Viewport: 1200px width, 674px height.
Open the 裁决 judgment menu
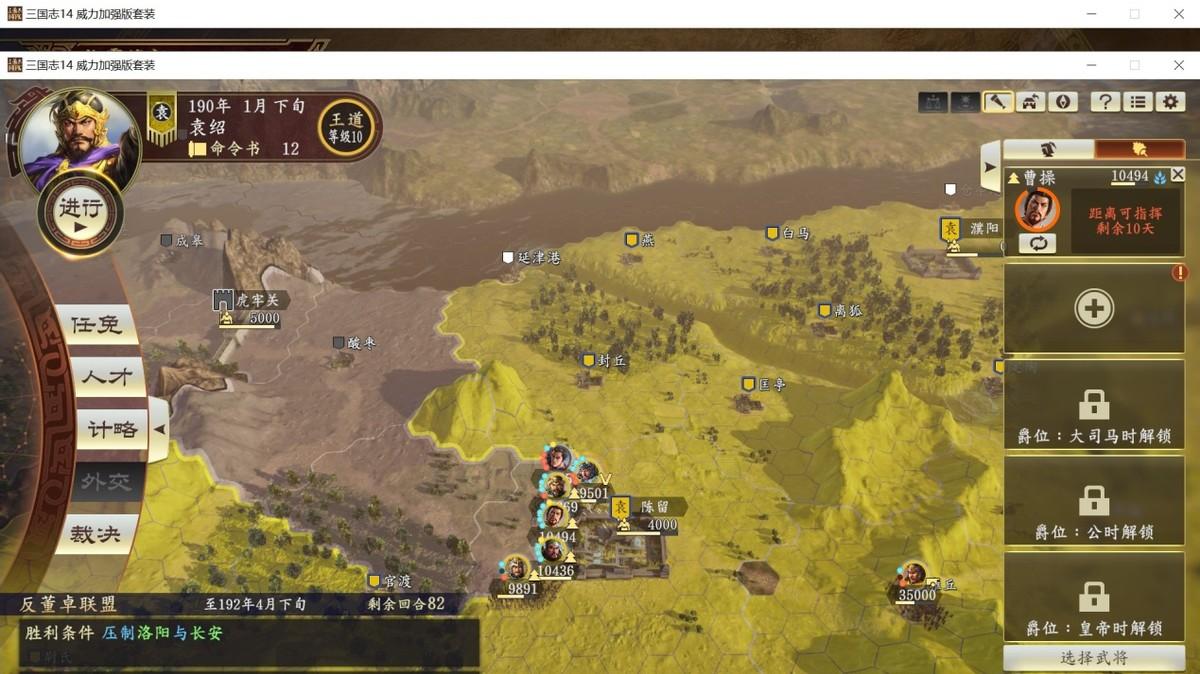[x=95, y=535]
